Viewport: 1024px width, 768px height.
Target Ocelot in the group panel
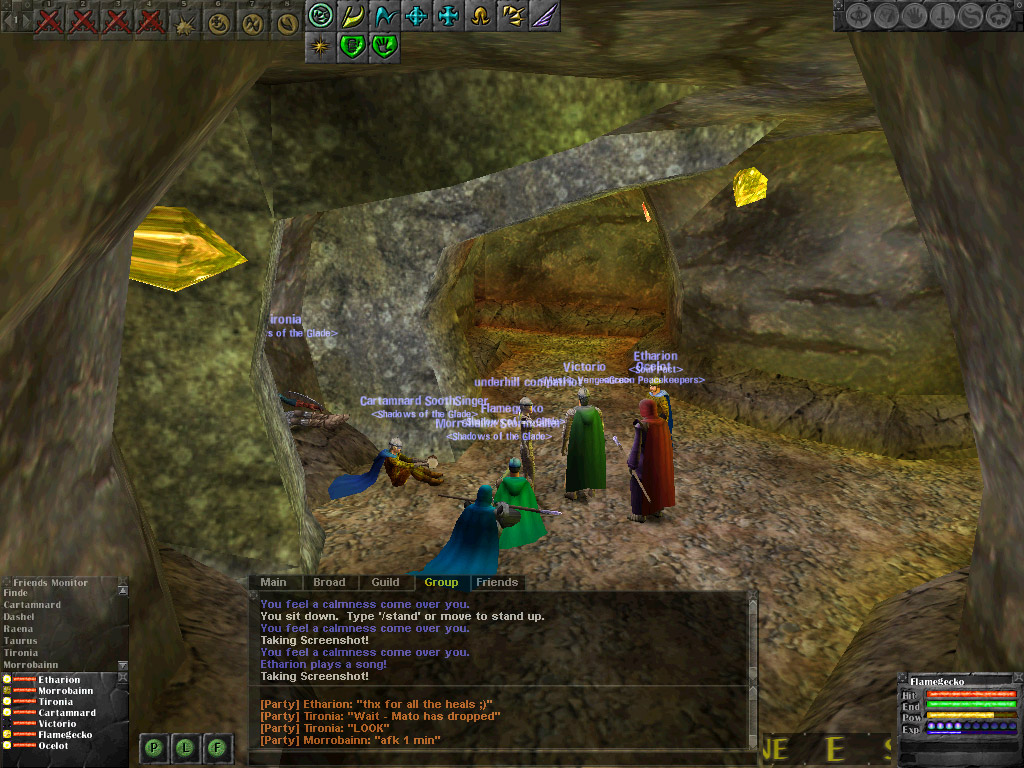[53, 746]
